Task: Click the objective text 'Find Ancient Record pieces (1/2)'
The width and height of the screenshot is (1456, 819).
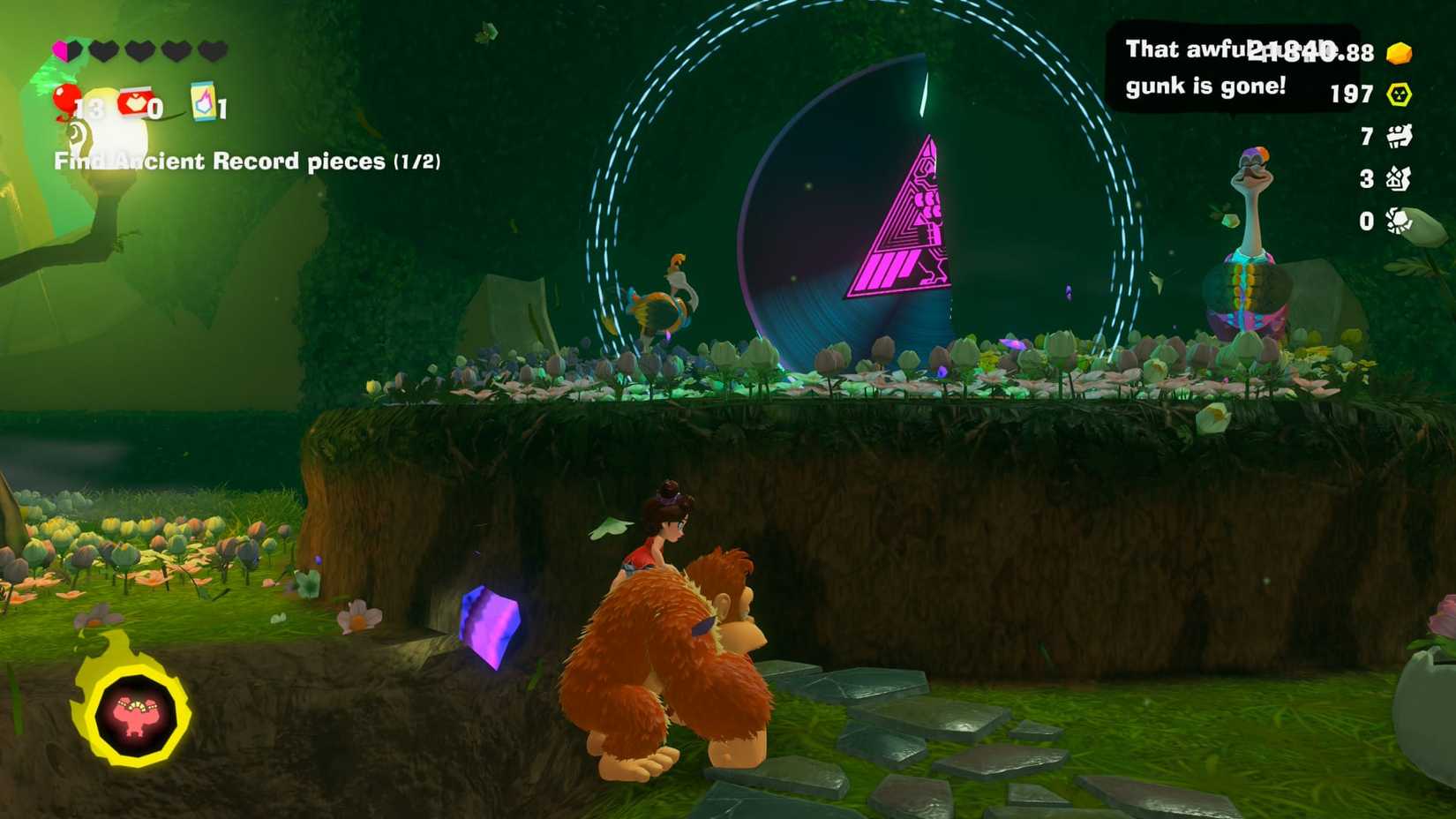Action: (x=250, y=162)
